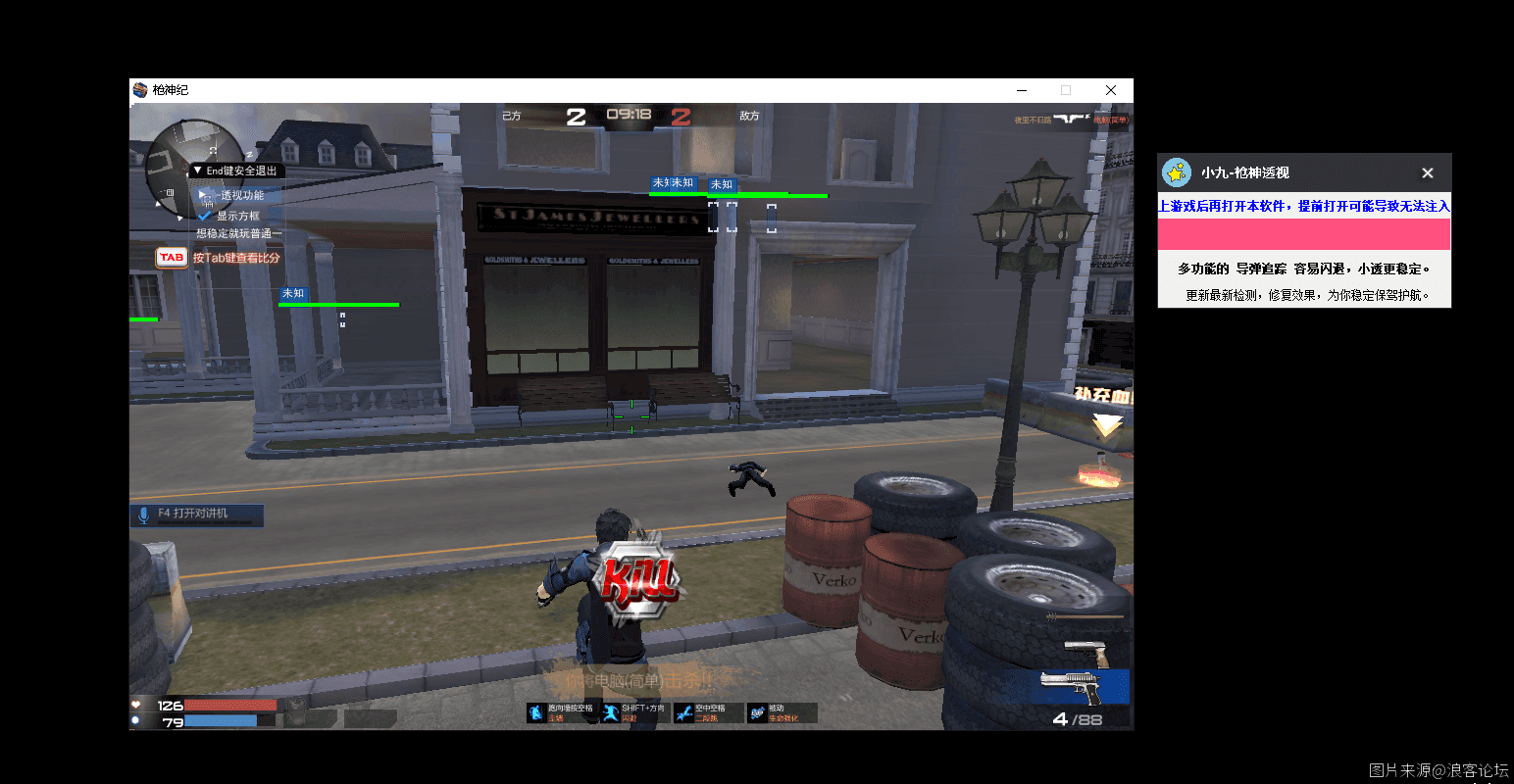Collapse the End键安全退出 menu header
The width and height of the screenshot is (1514, 784).
point(198,171)
